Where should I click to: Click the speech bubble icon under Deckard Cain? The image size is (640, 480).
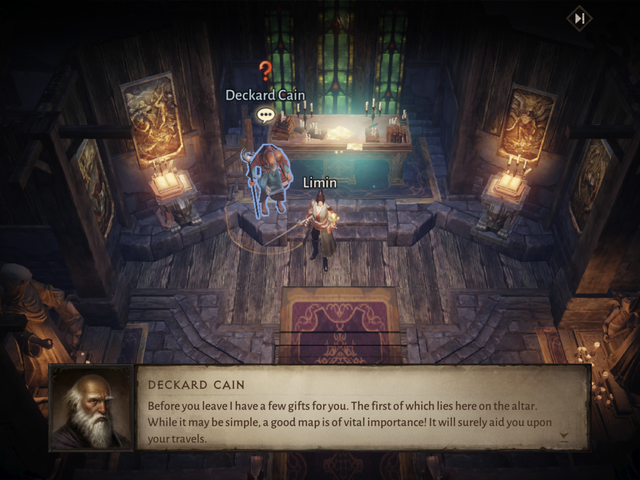point(266,115)
